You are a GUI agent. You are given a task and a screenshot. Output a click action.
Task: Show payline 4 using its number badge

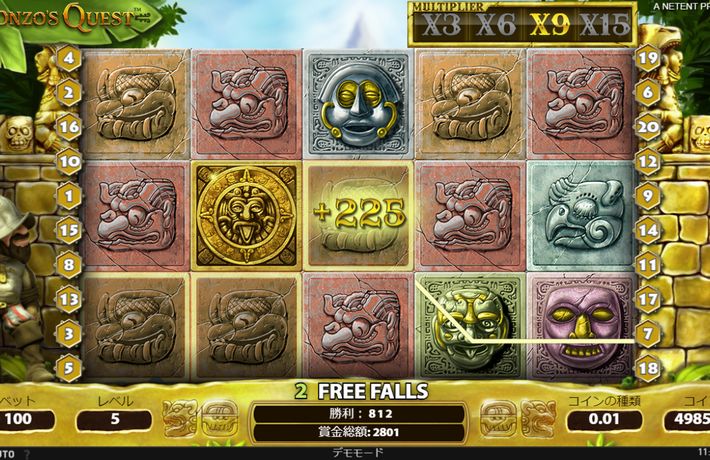coord(69,58)
